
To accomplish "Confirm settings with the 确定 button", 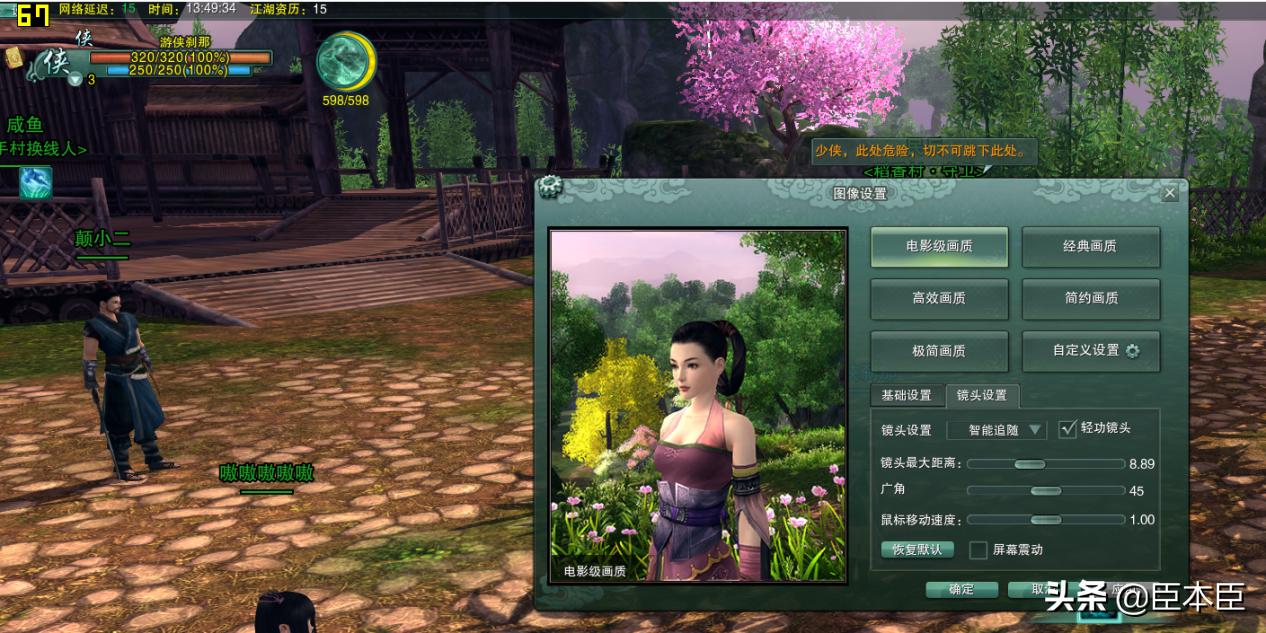I will click(961, 589).
